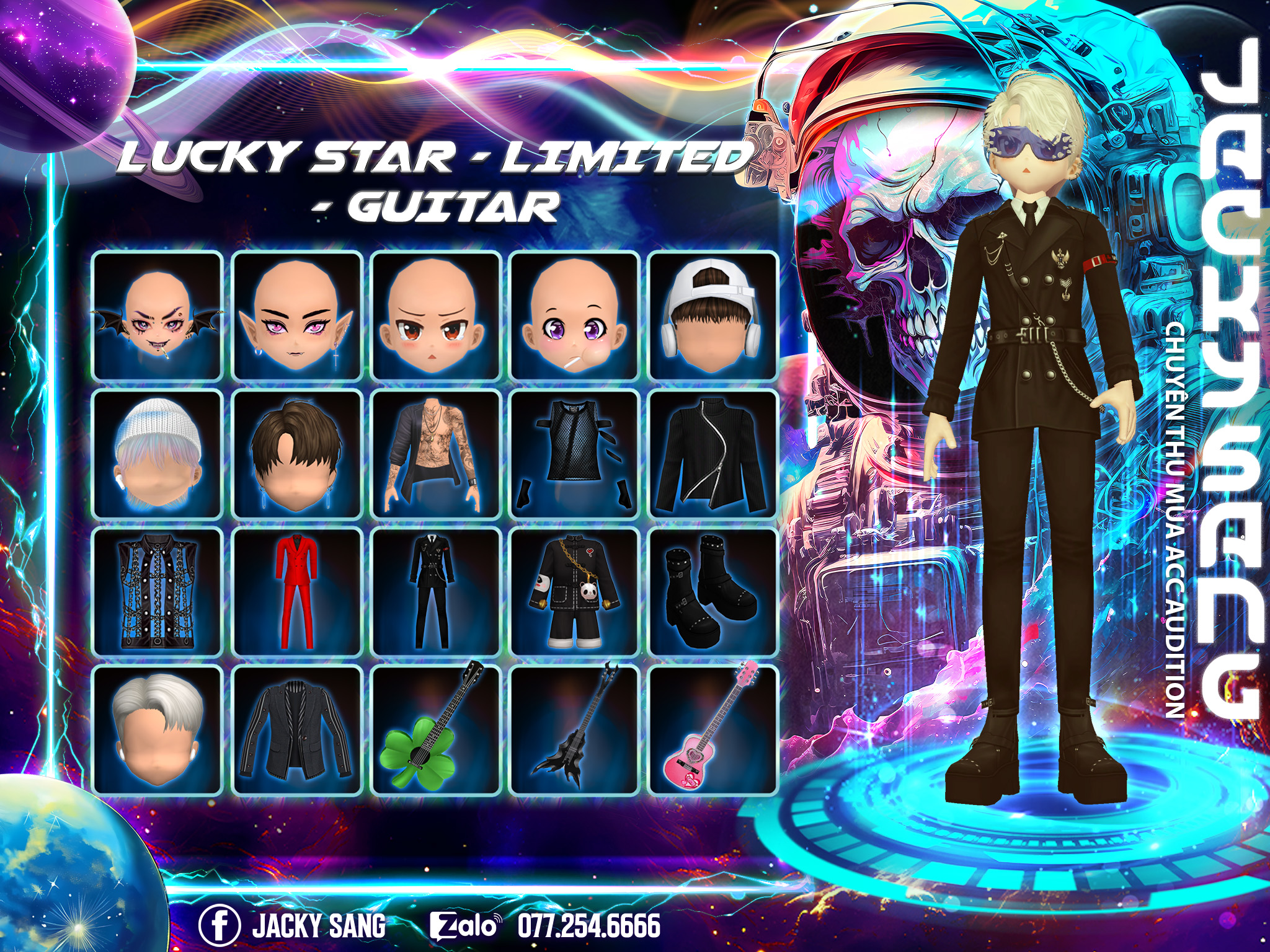Choose the black mesh tank top
Viewport: 1270px width, 952px height.
click(574, 454)
